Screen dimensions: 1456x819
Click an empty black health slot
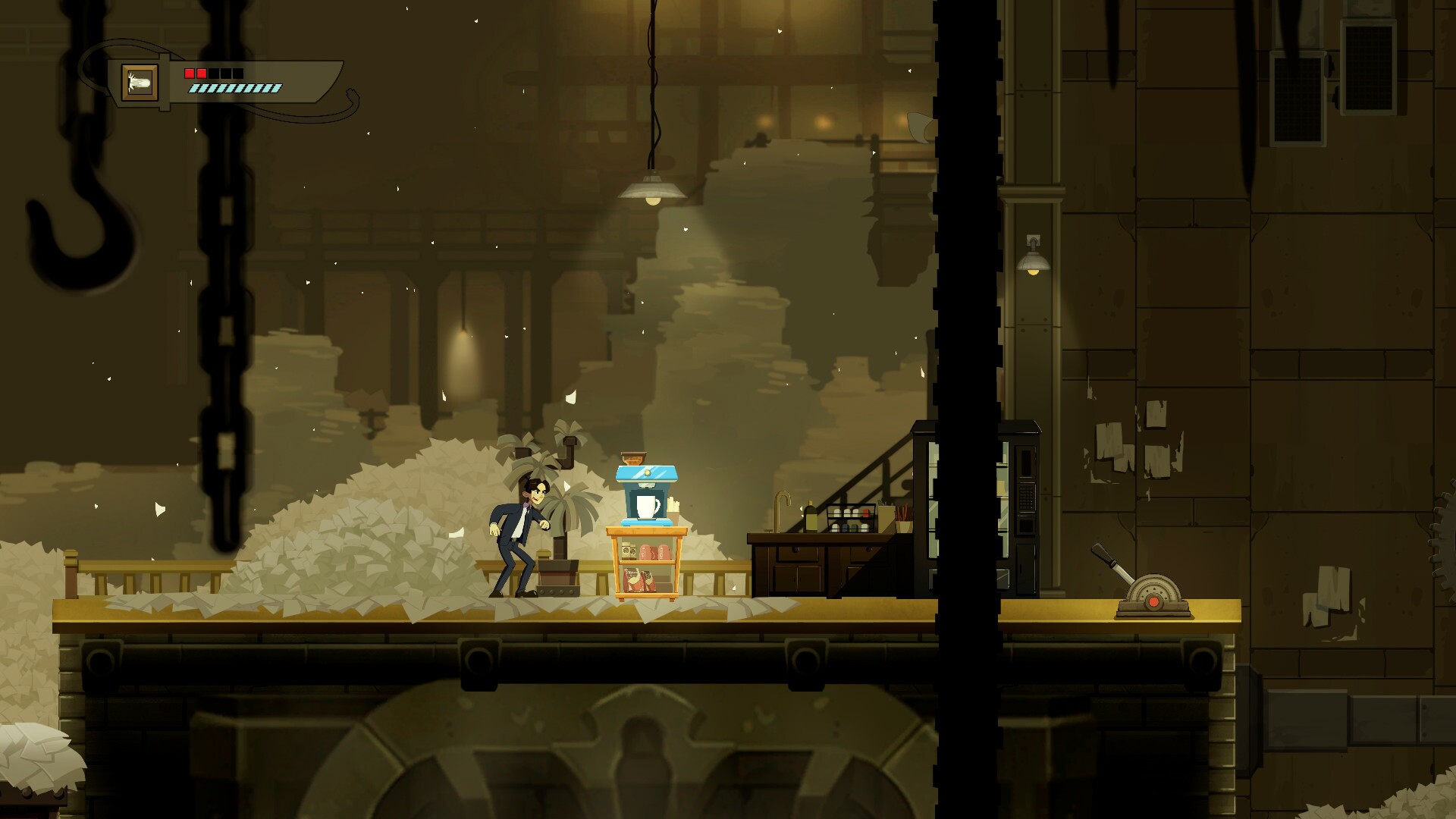(227, 74)
